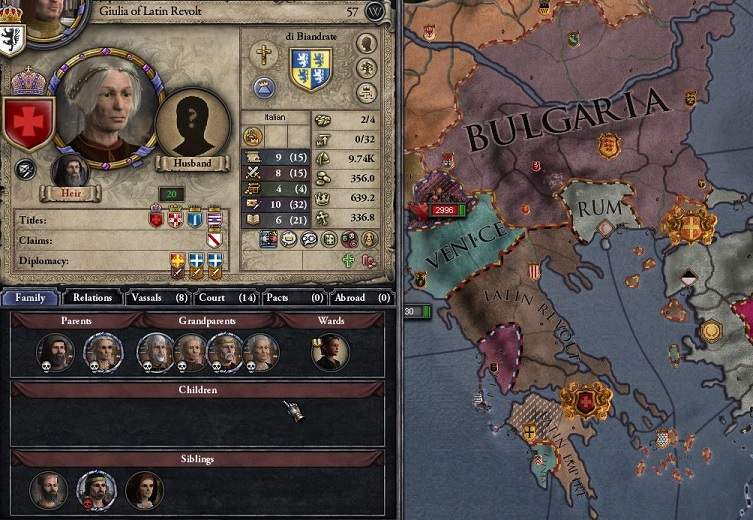This screenshot has height=520, width=753.
Task: Open the head silhouette button beside dynasty shield
Action: pos(366,43)
